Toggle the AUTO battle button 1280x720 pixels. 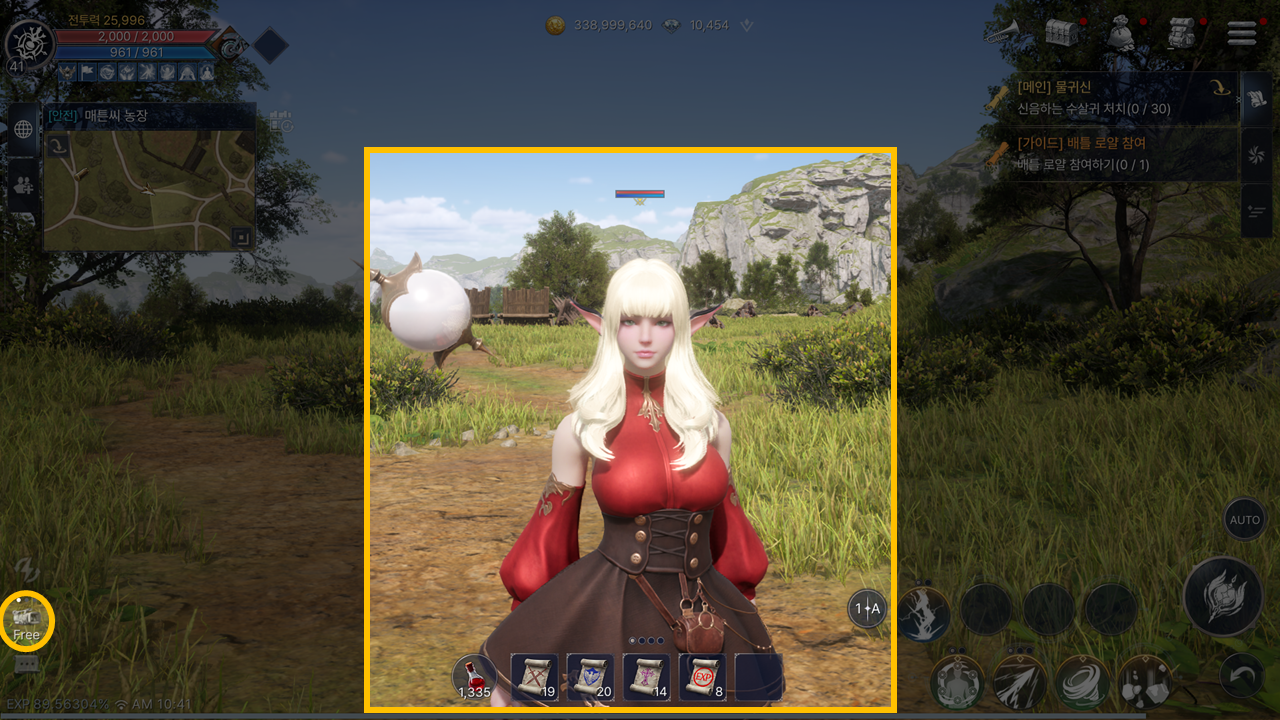click(x=1244, y=520)
